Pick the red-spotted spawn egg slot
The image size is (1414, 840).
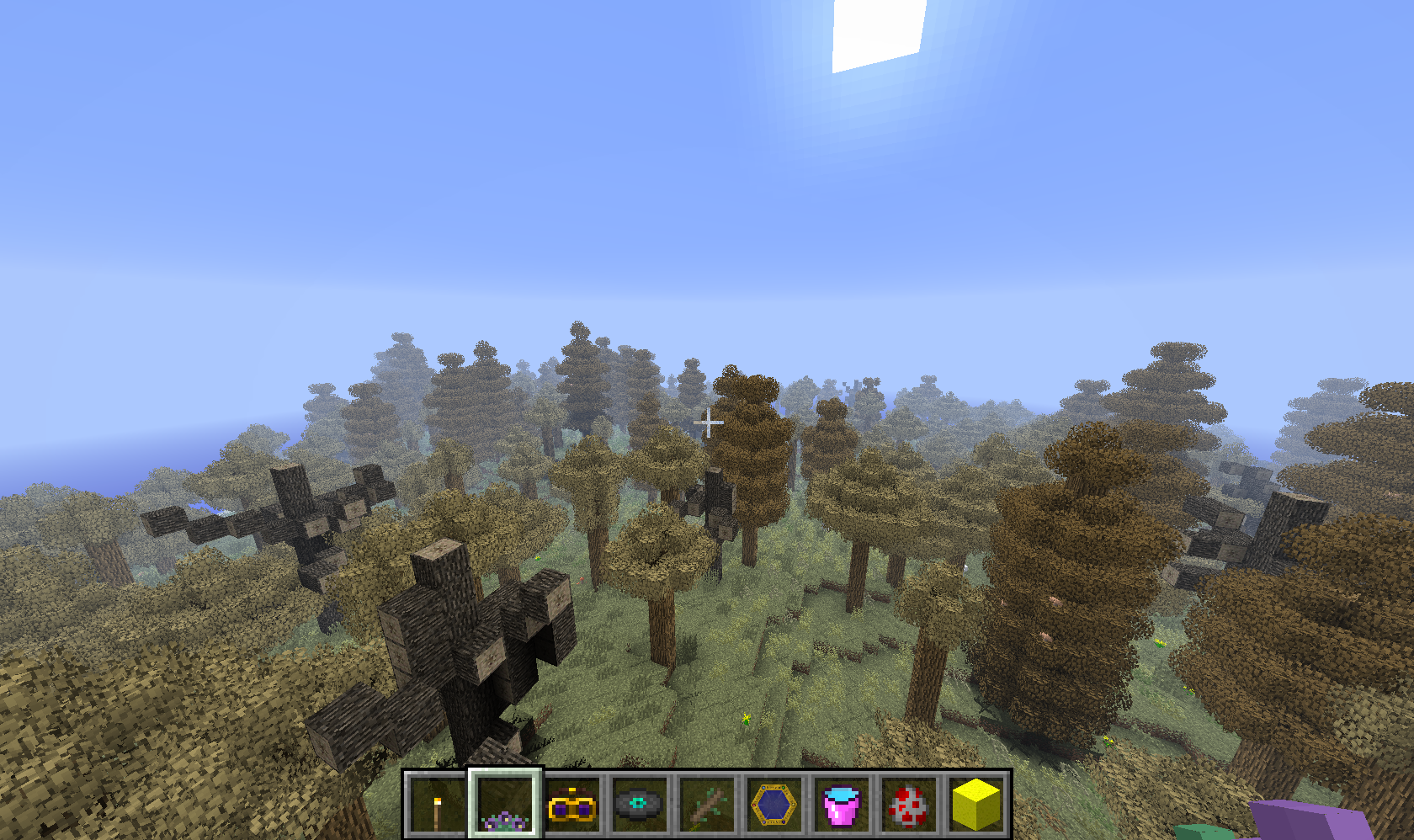[x=908, y=805]
